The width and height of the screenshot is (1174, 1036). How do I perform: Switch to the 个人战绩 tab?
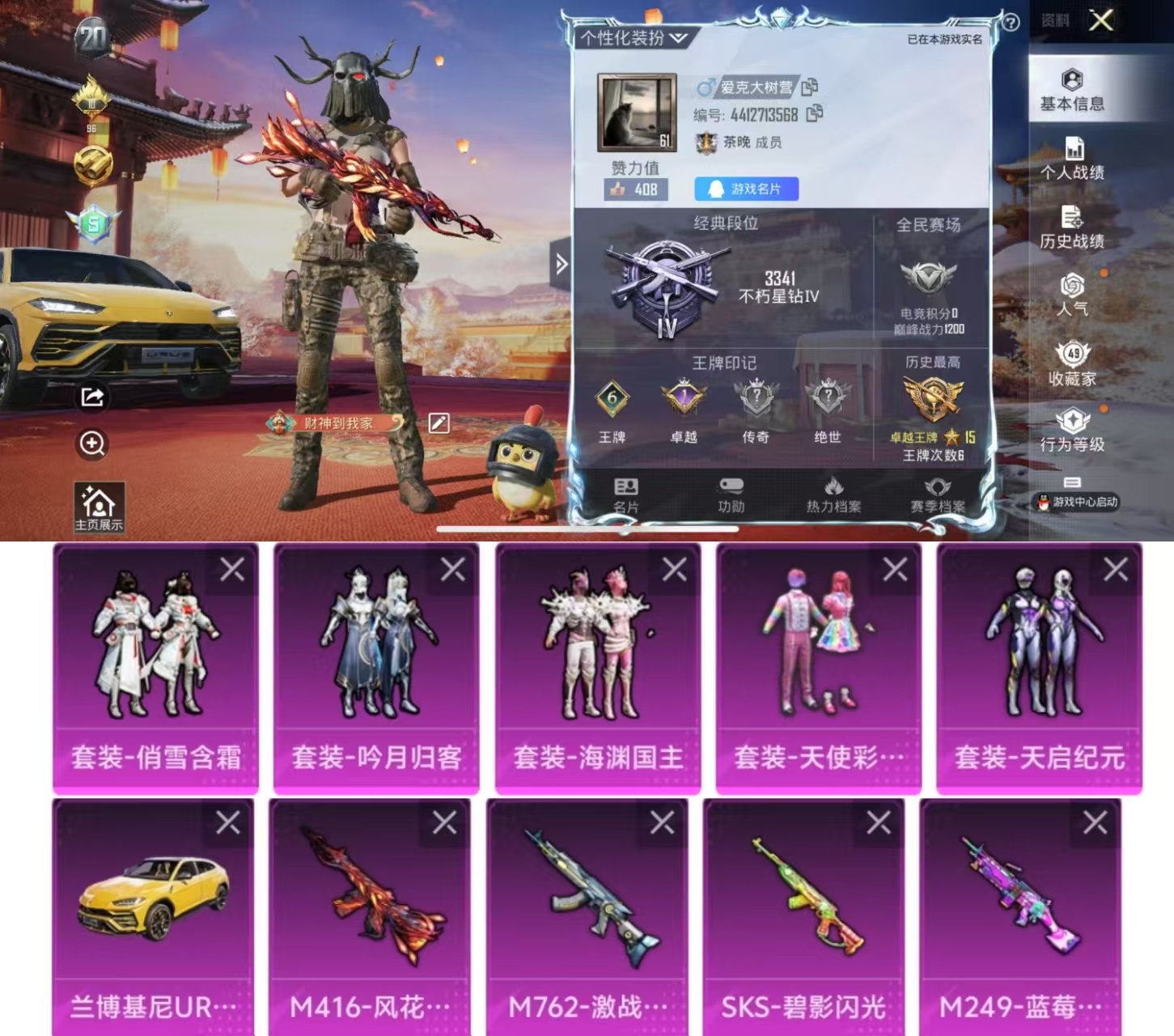tap(1072, 159)
